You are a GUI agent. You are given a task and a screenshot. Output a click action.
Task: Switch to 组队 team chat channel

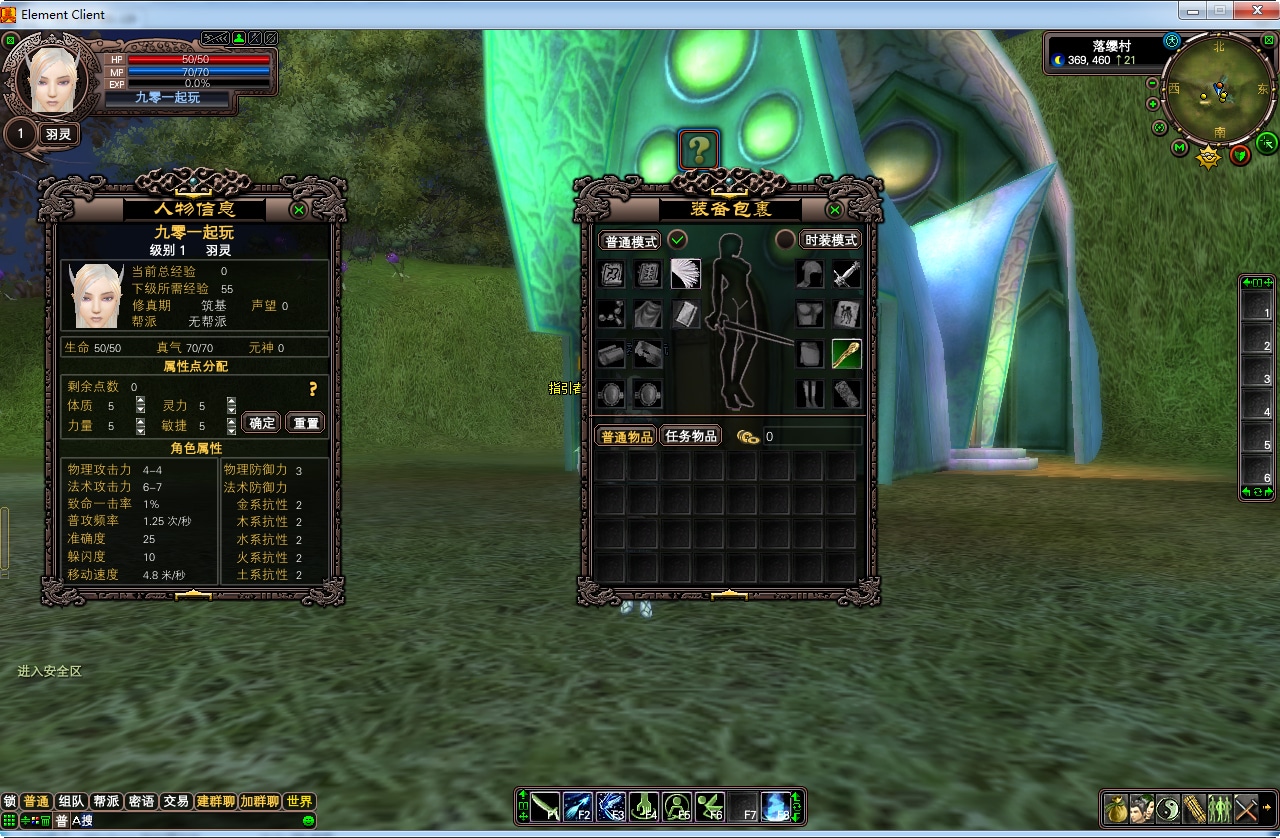71,801
